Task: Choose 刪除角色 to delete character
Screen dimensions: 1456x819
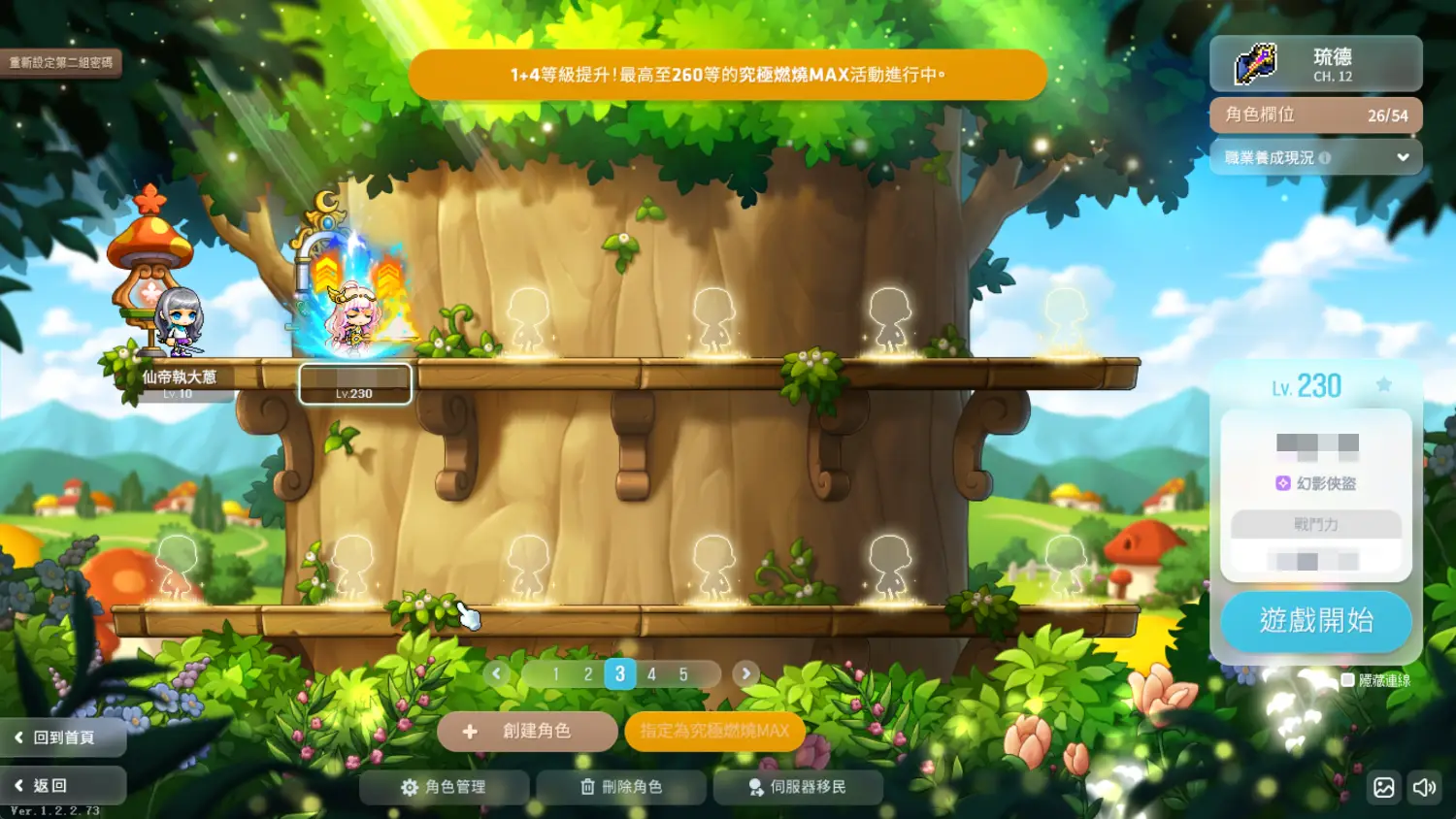Action: [x=621, y=787]
